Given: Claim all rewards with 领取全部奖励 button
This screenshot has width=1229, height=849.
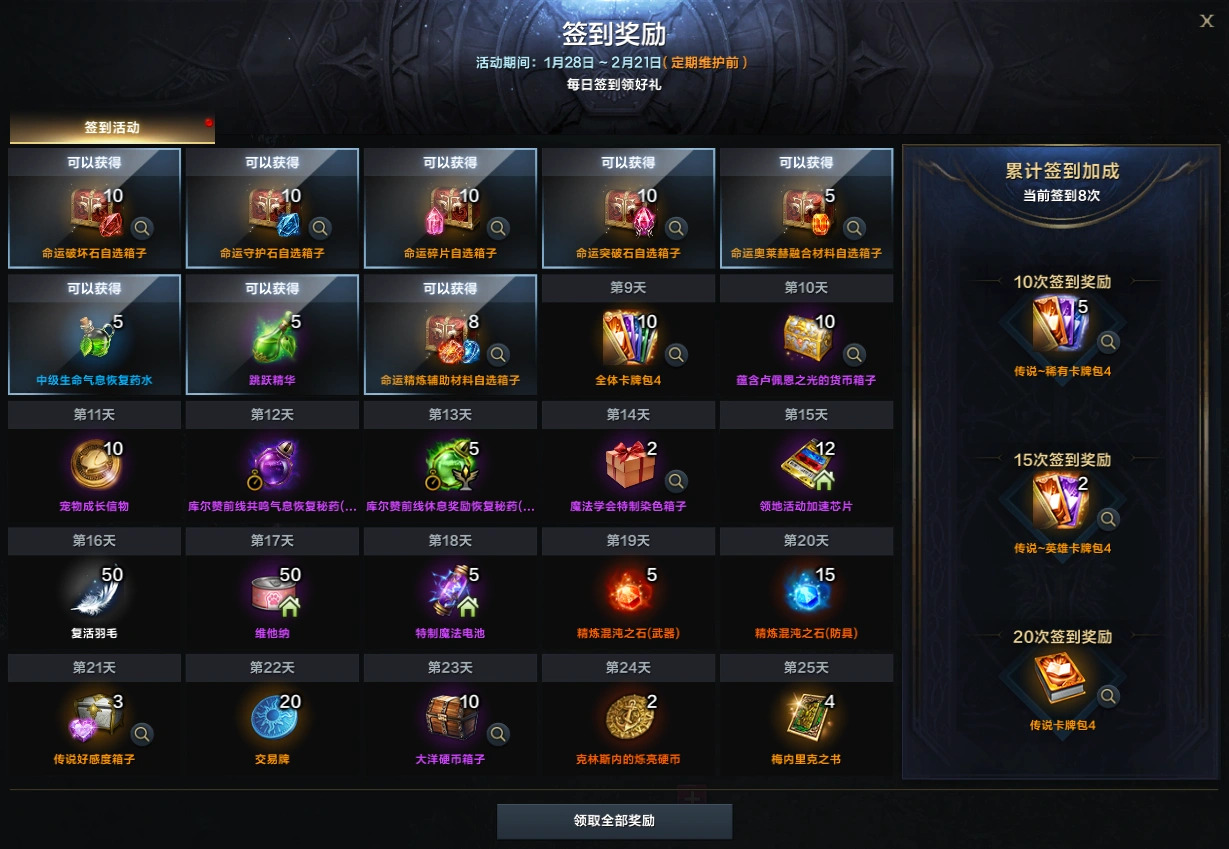Looking at the screenshot, I should click(x=614, y=821).
